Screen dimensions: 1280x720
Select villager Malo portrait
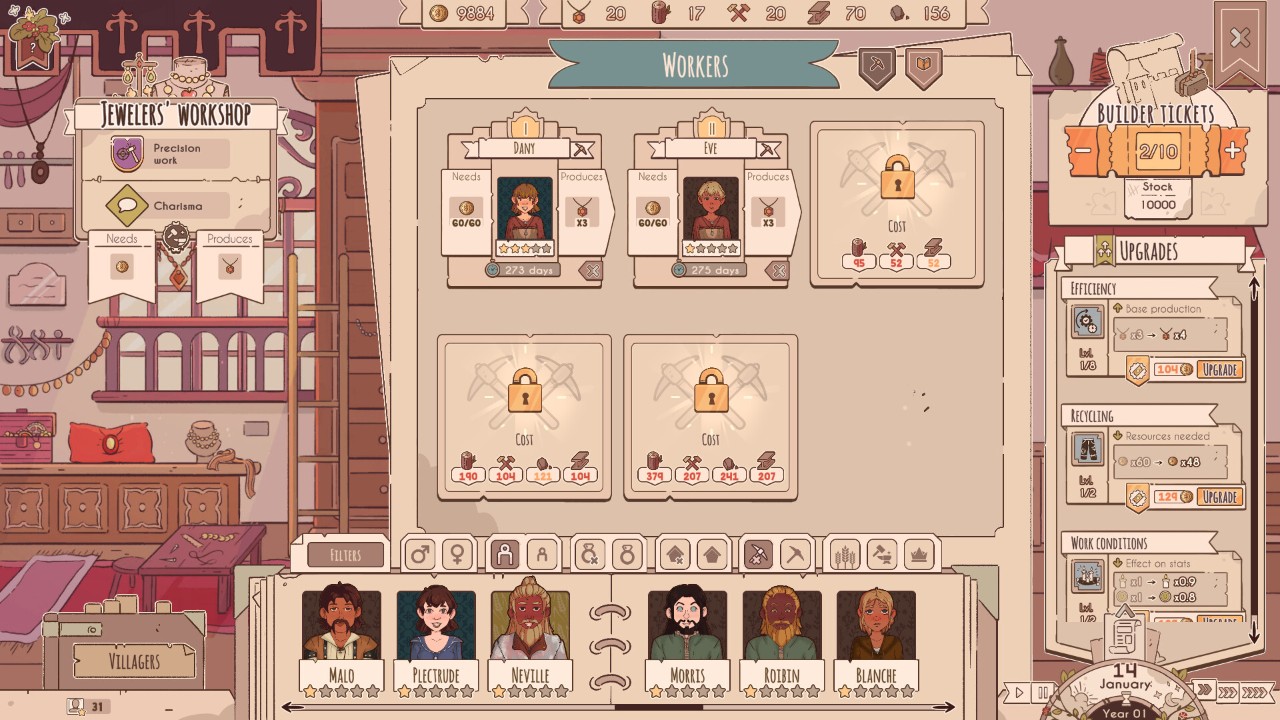(341, 627)
